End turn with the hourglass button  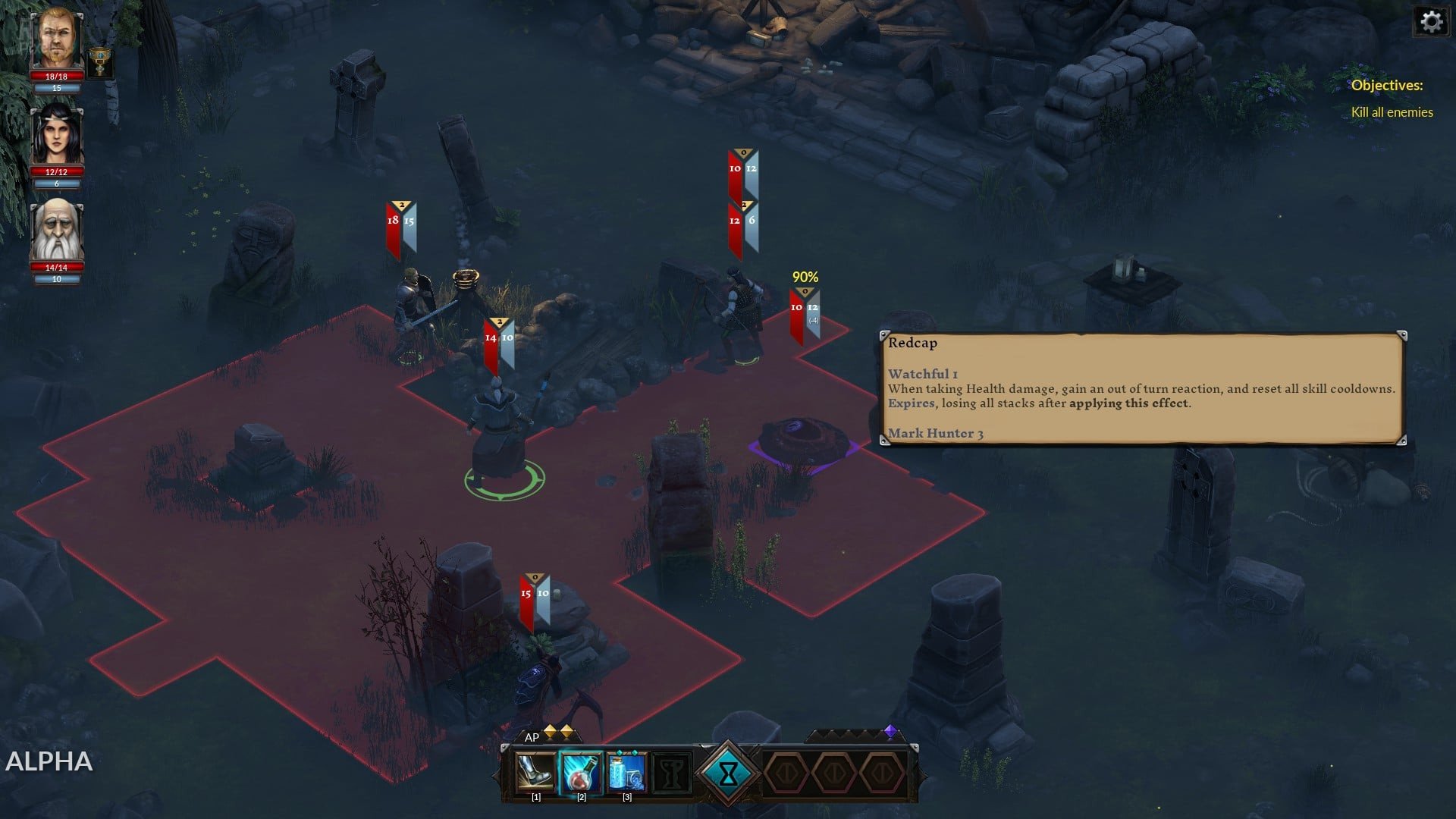point(728,773)
